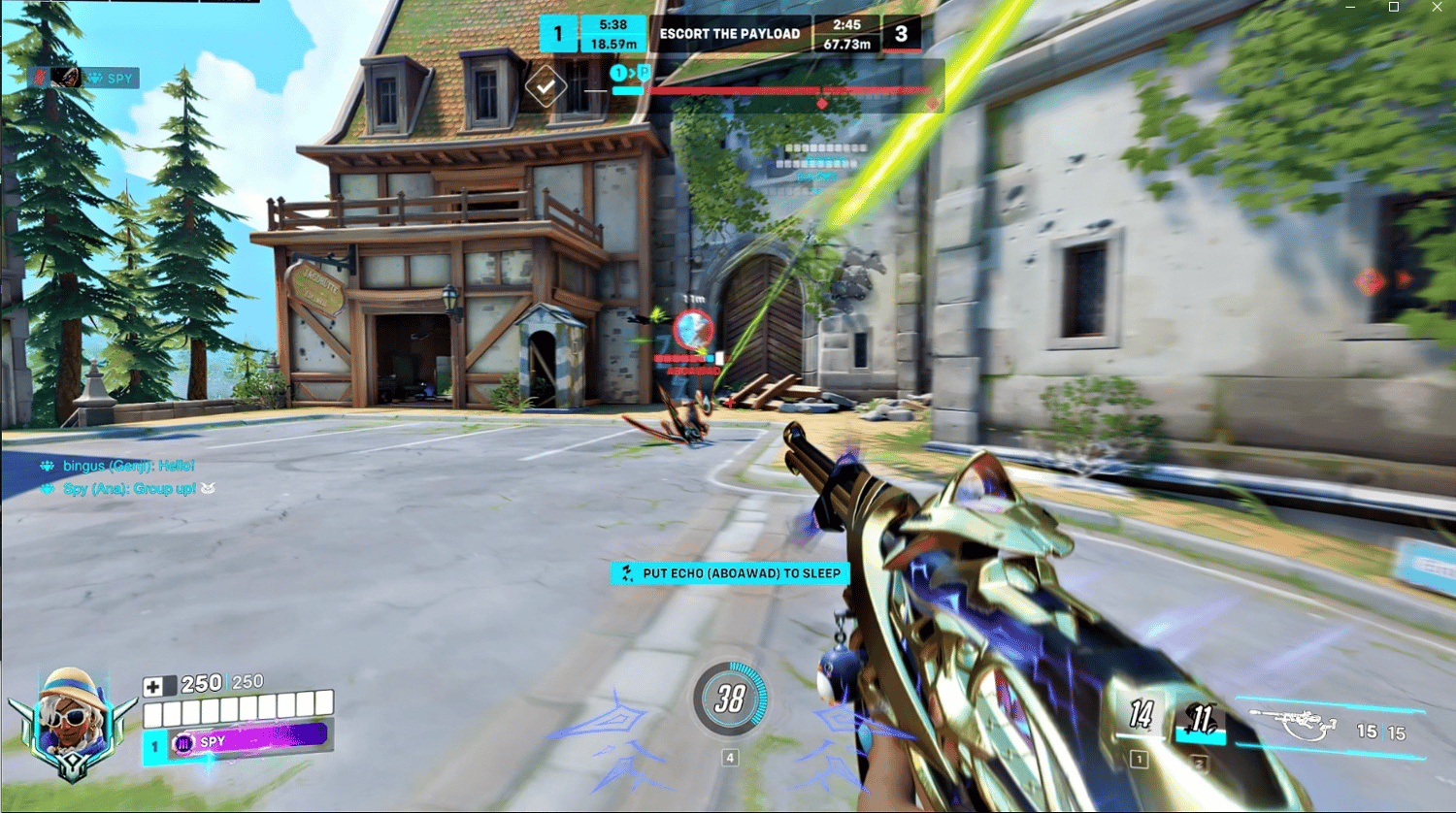Click the Biotic Rifle weapon icon

click(x=1293, y=725)
